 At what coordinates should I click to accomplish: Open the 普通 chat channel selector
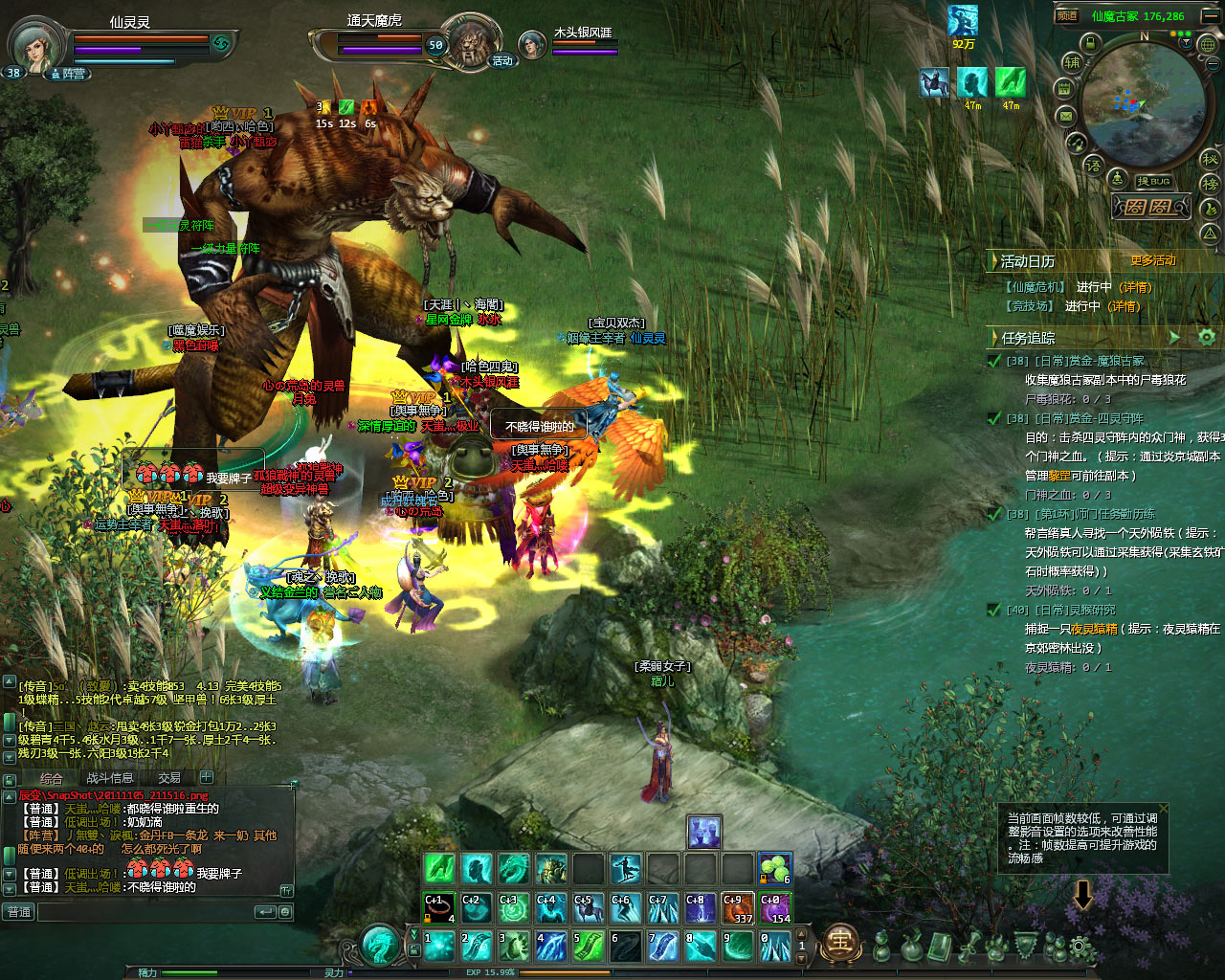coord(19,912)
